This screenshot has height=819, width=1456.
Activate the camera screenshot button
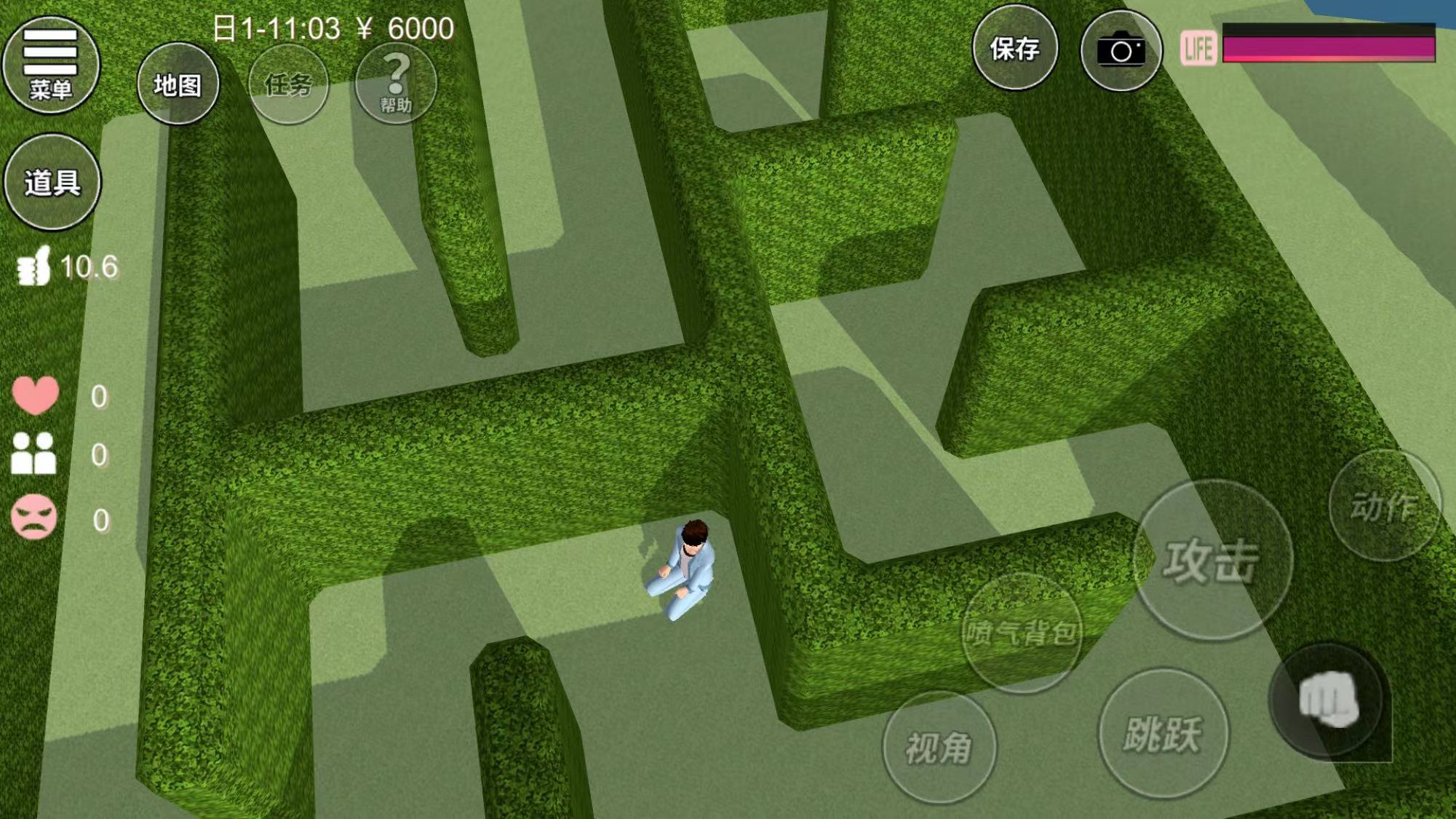point(1121,50)
